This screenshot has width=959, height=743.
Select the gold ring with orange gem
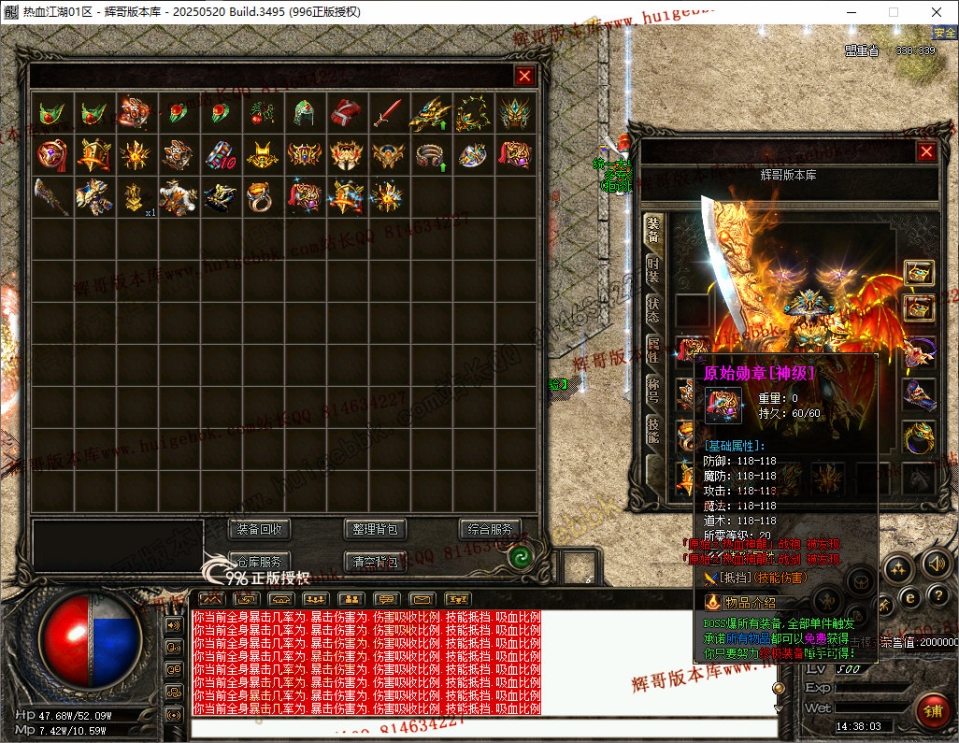click(x=262, y=197)
